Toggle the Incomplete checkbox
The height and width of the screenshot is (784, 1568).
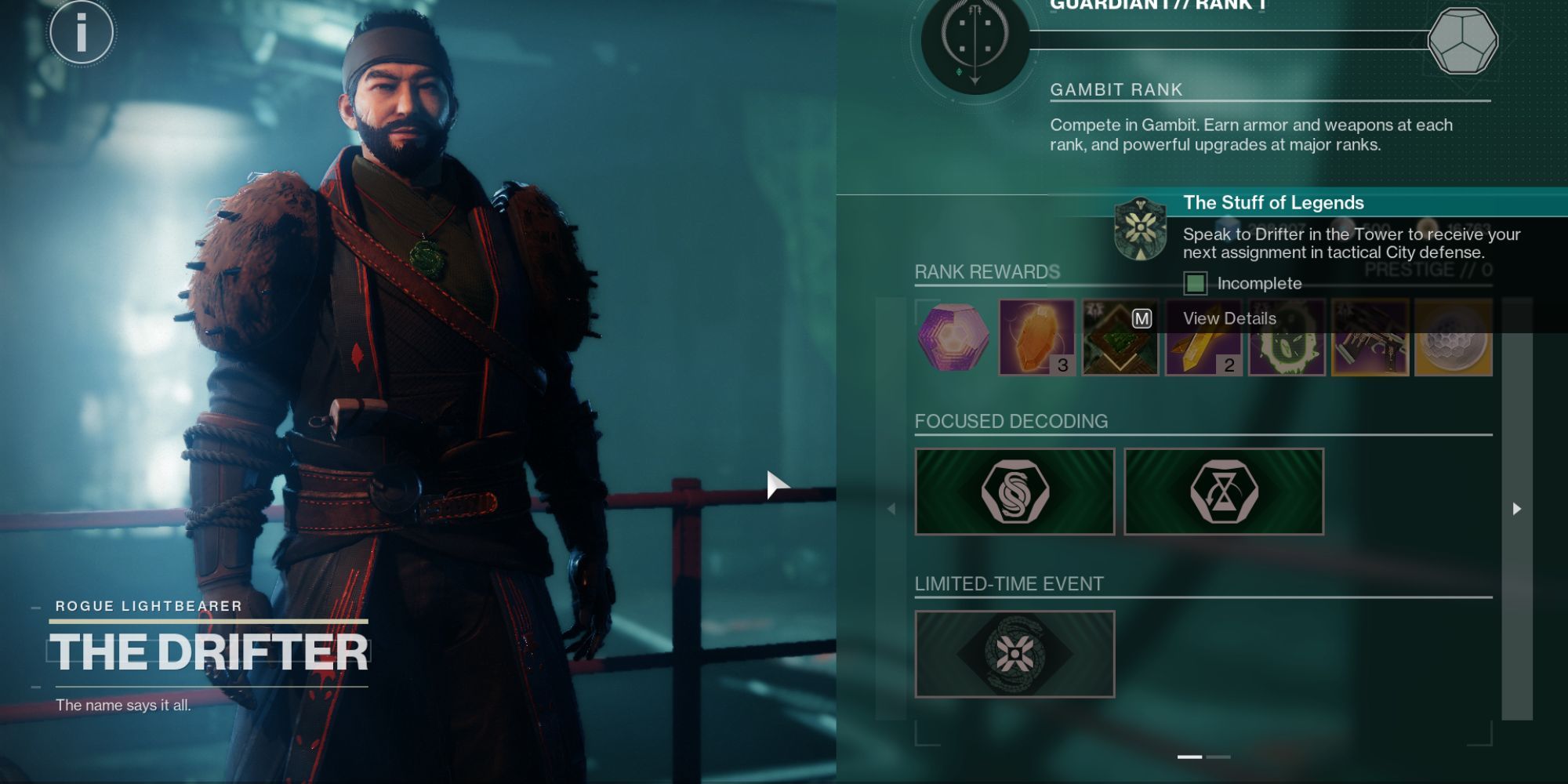click(x=1197, y=283)
